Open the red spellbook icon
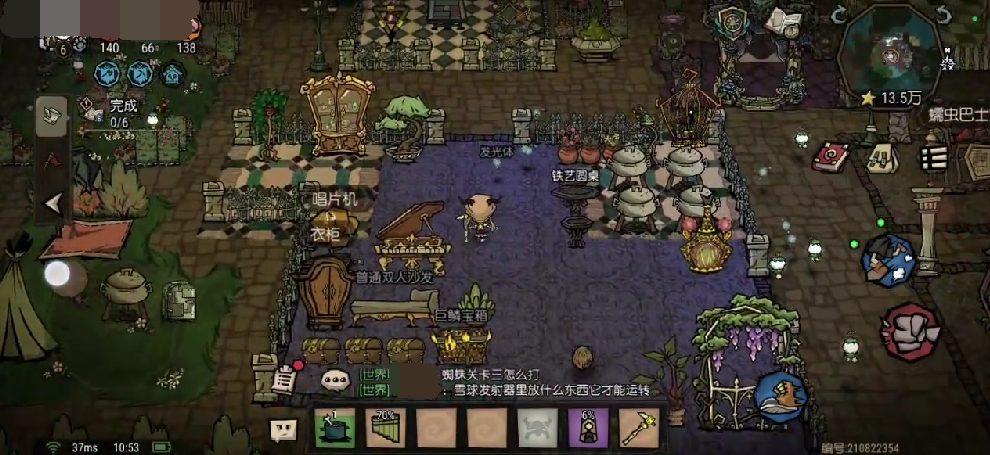990x455 pixels. tap(829, 156)
